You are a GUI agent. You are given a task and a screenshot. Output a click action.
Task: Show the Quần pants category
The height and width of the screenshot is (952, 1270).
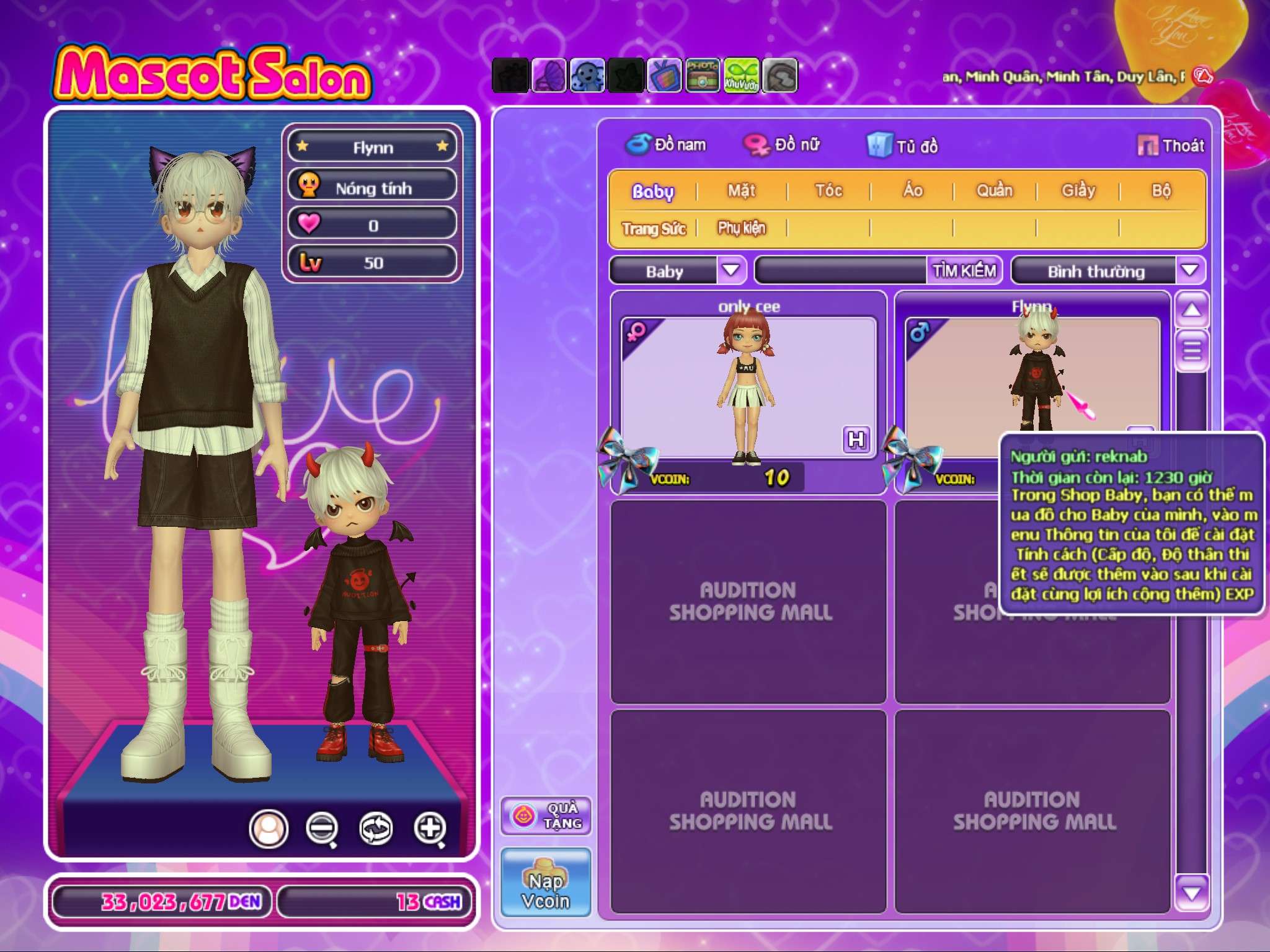[995, 190]
